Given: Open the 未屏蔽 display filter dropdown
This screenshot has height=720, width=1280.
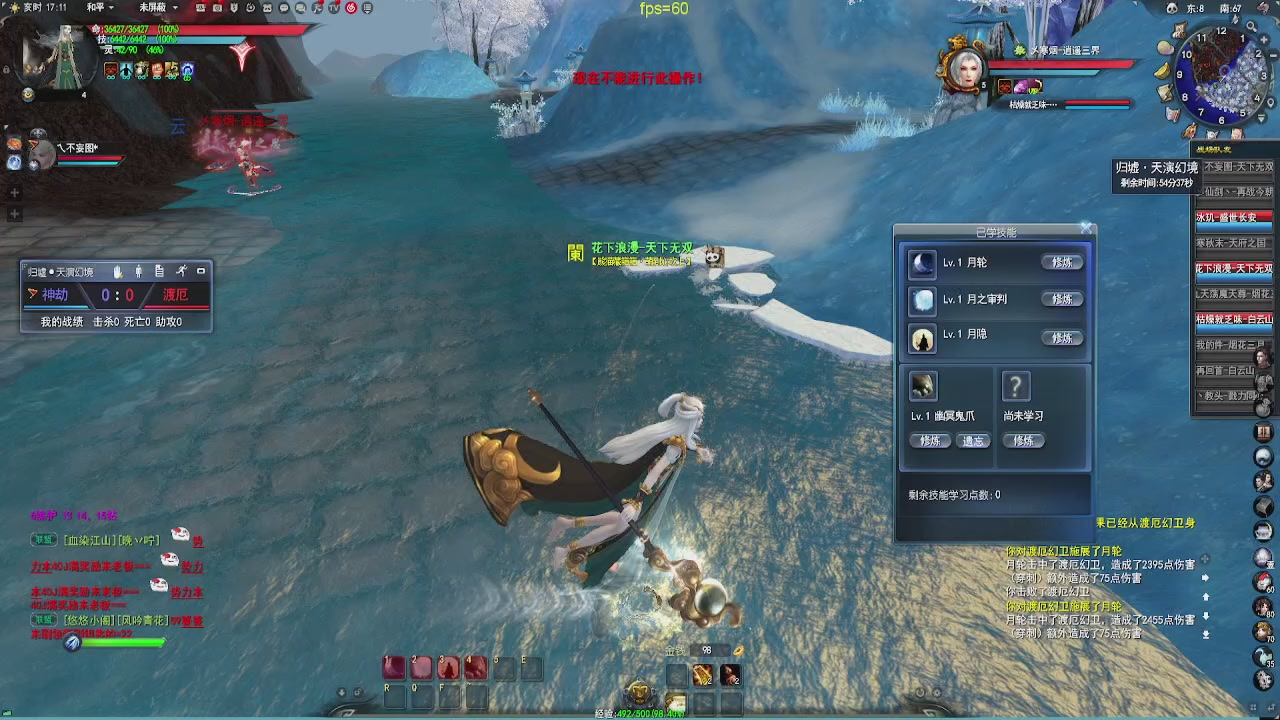Looking at the screenshot, I should (158, 7).
